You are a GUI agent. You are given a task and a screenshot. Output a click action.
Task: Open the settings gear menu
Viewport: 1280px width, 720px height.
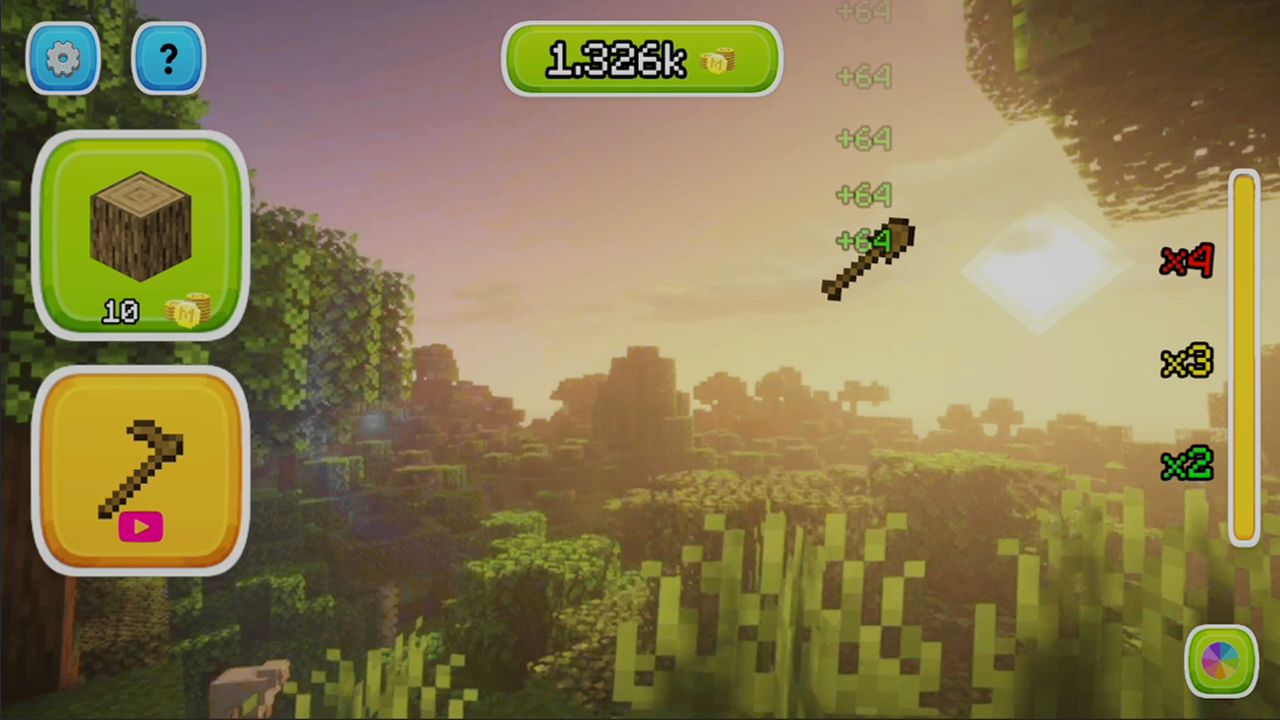(x=63, y=57)
